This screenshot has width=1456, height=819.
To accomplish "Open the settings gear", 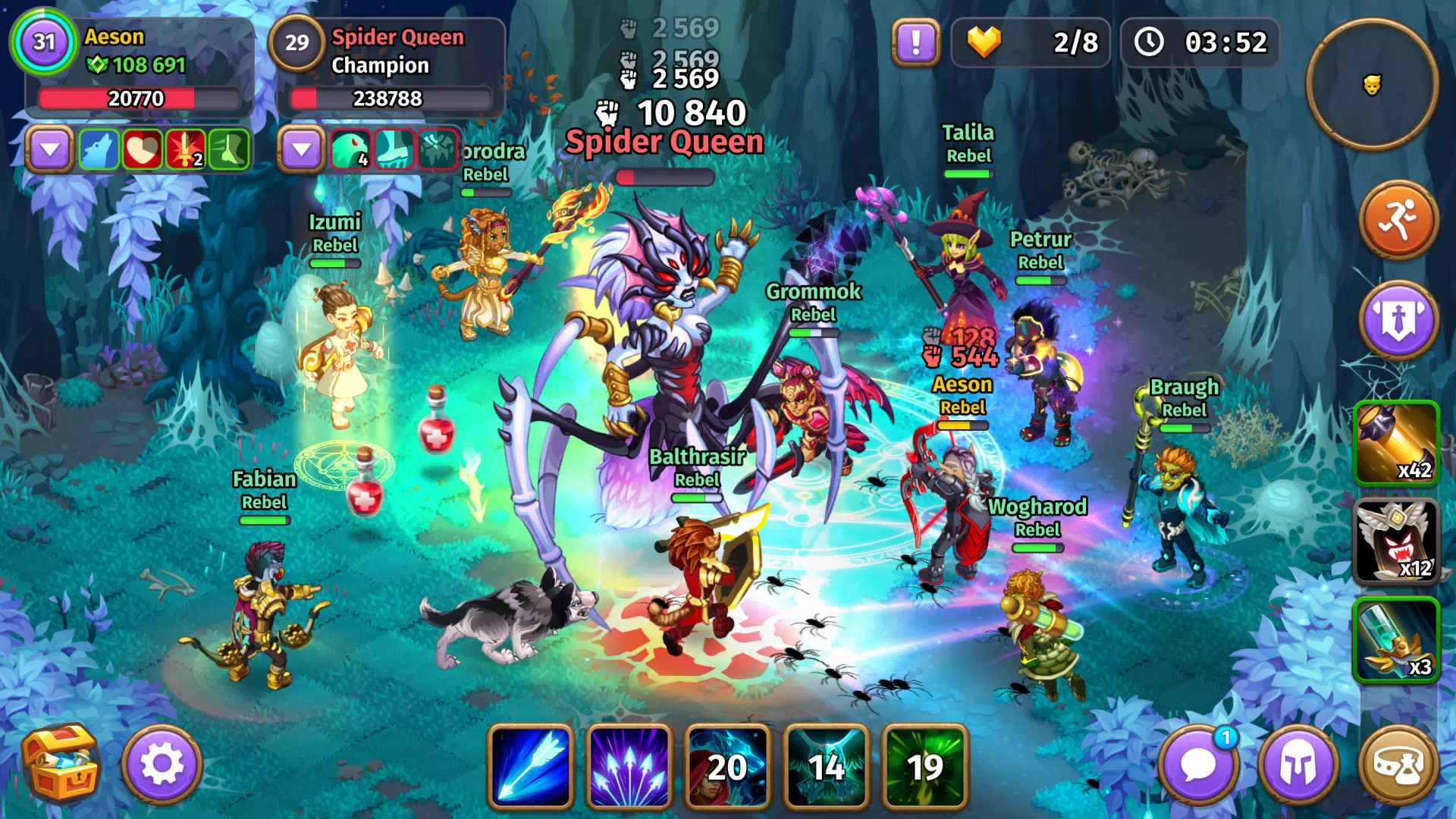I will [161, 766].
